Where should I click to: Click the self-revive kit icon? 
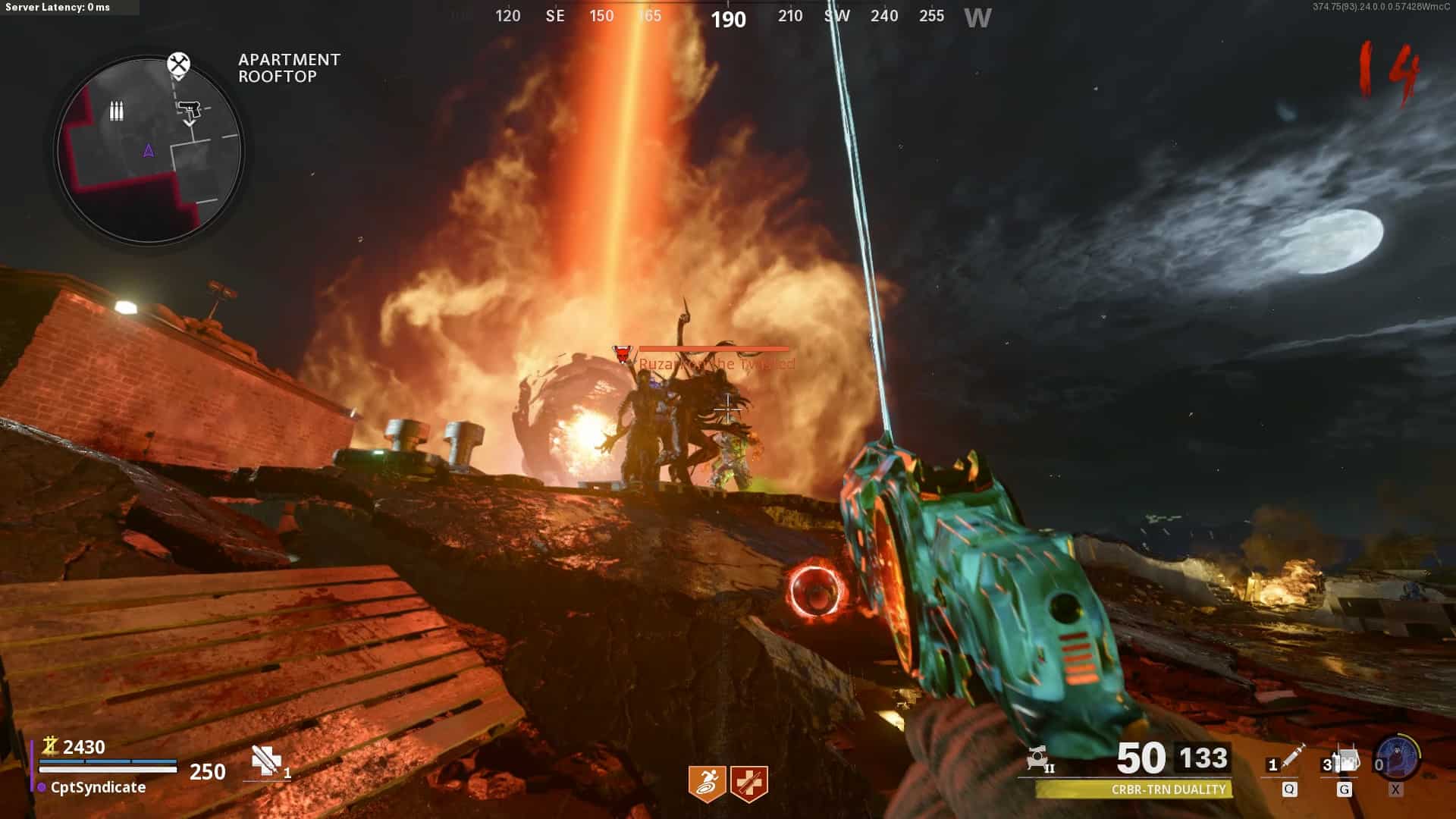coord(265,761)
